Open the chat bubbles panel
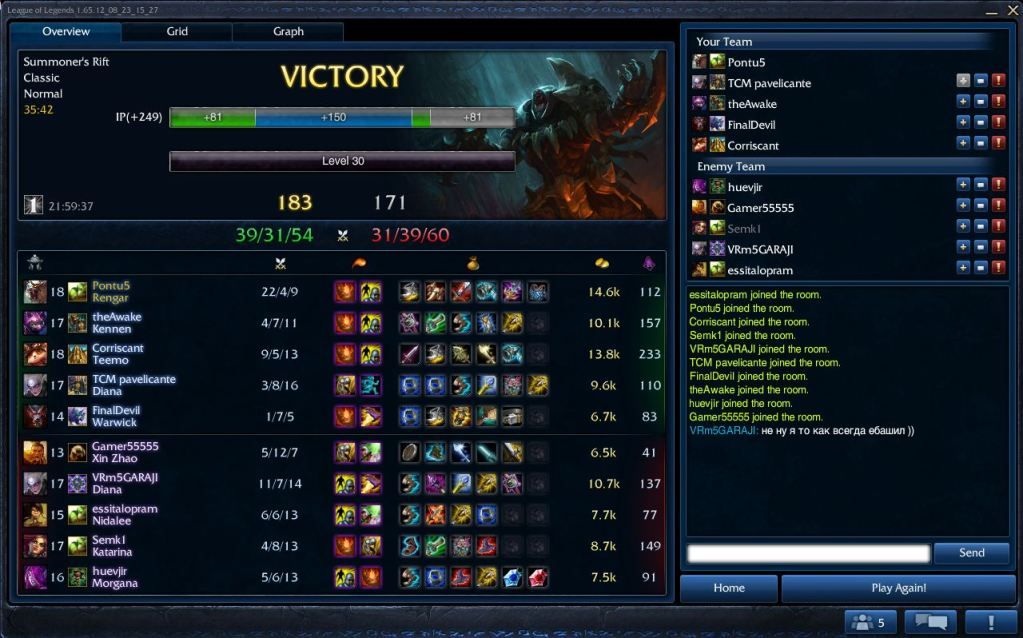This screenshot has width=1023, height=638. point(930,622)
